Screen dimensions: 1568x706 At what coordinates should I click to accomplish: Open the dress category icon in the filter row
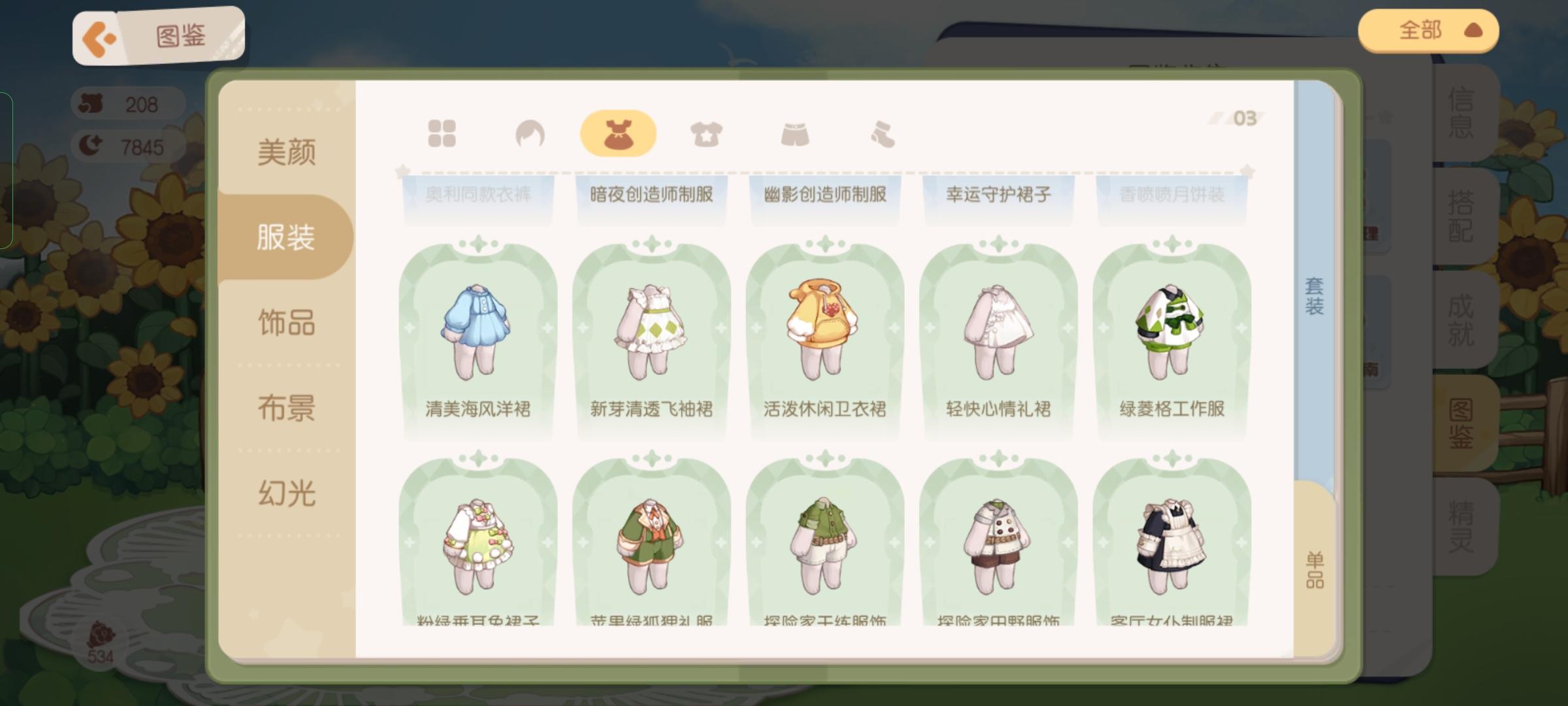click(x=616, y=132)
